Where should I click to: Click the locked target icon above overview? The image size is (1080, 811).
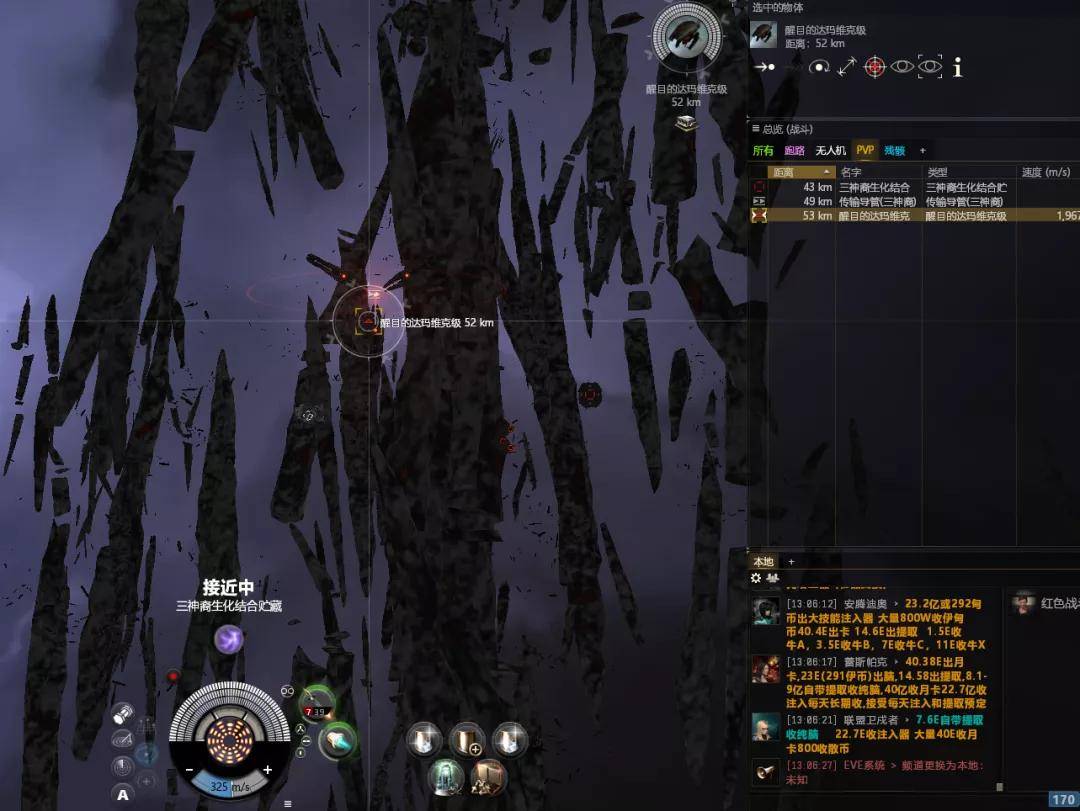point(685,38)
